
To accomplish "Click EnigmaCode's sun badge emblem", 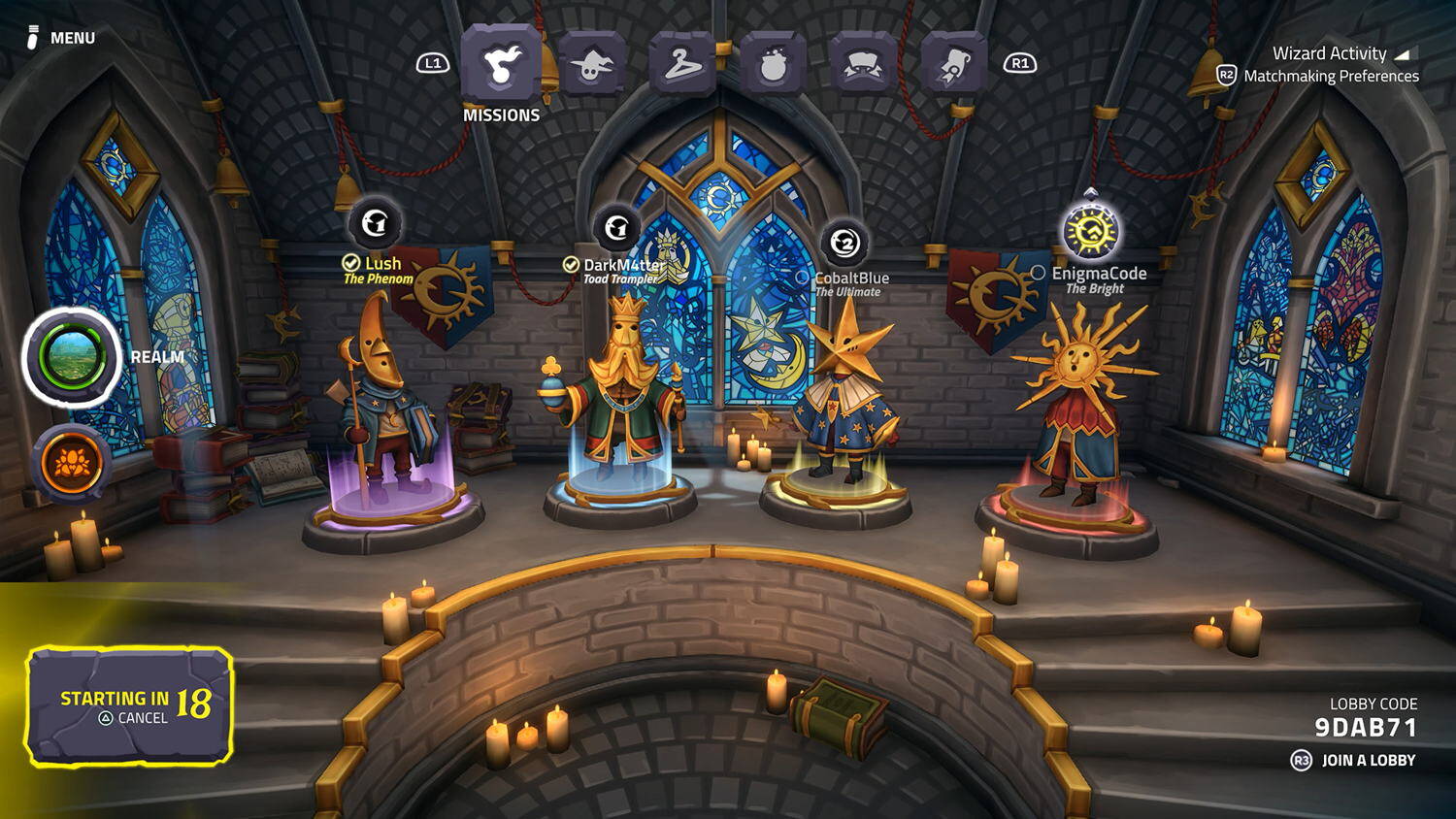I will coord(1091,232).
